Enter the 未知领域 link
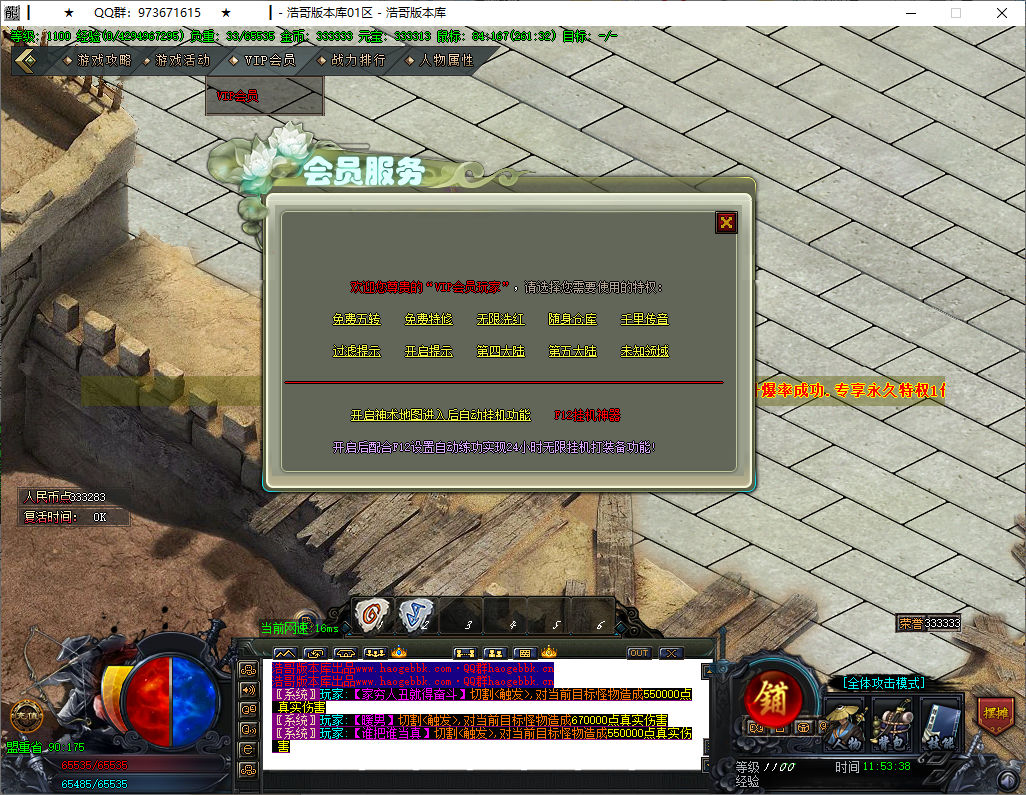The height and width of the screenshot is (795, 1026). pyautogui.click(x=644, y=351)
